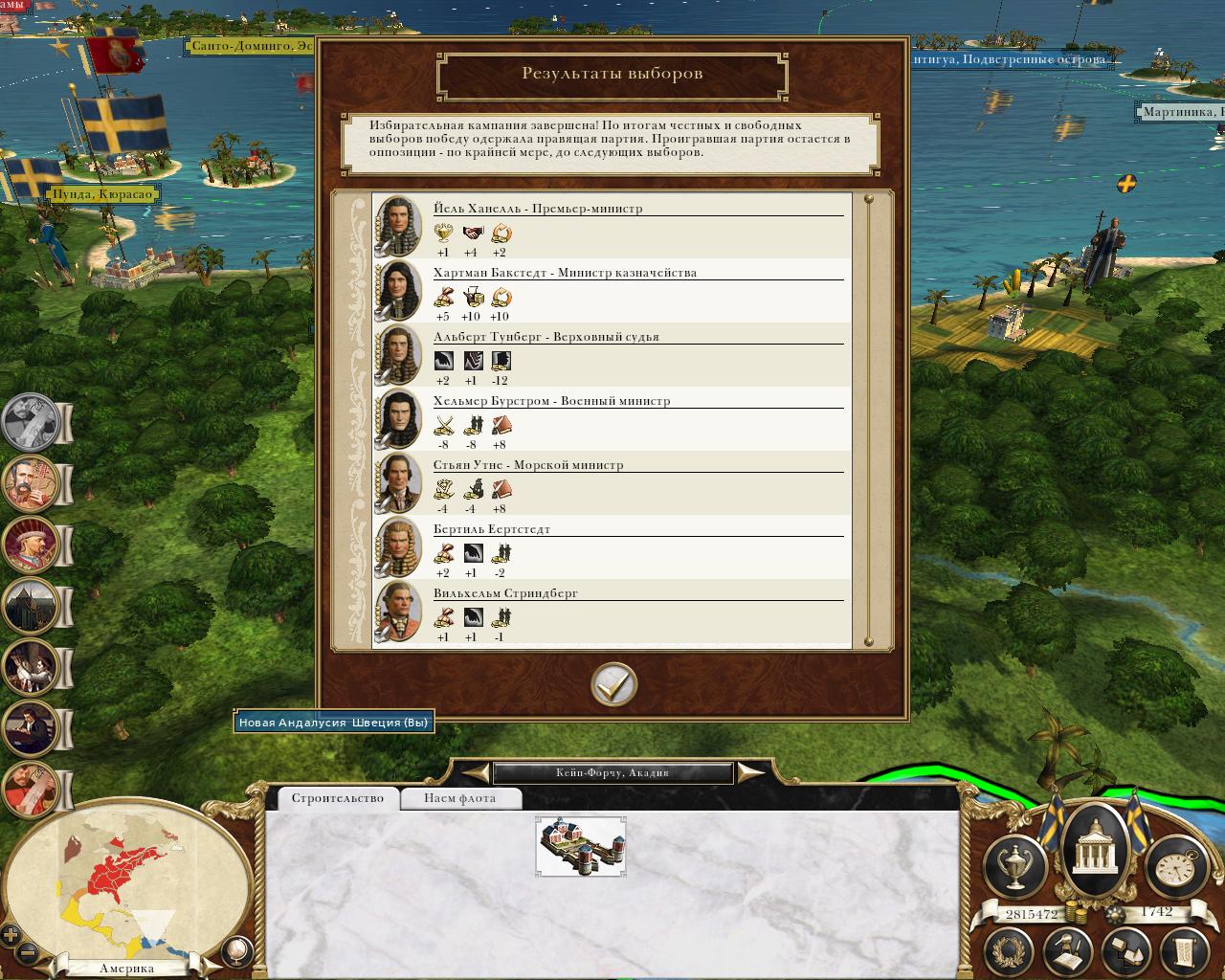Image resolution: width=1225 pixels, height=980 pixels.
Task: Select candidate Бертиль Ертстедт's row
Action: click(612, 547)
